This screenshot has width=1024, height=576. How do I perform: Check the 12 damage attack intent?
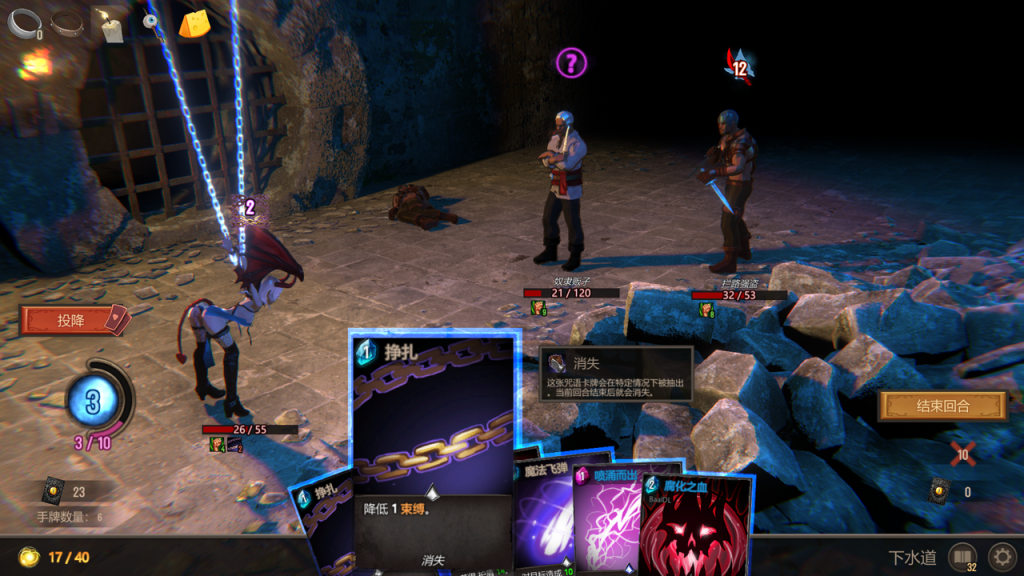tap(739, 67)
